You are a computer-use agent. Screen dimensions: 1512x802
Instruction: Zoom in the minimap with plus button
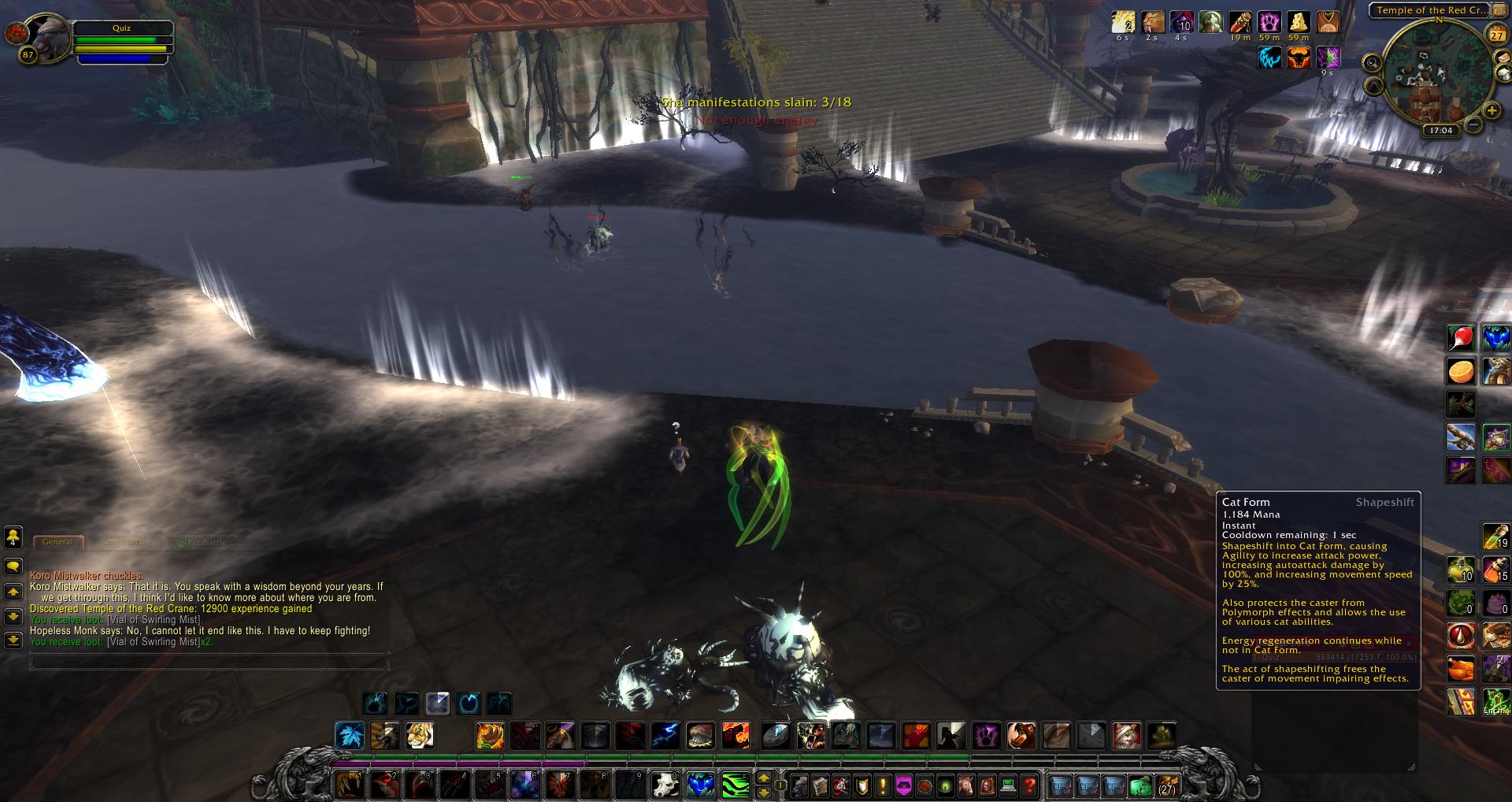[1491, 111]
